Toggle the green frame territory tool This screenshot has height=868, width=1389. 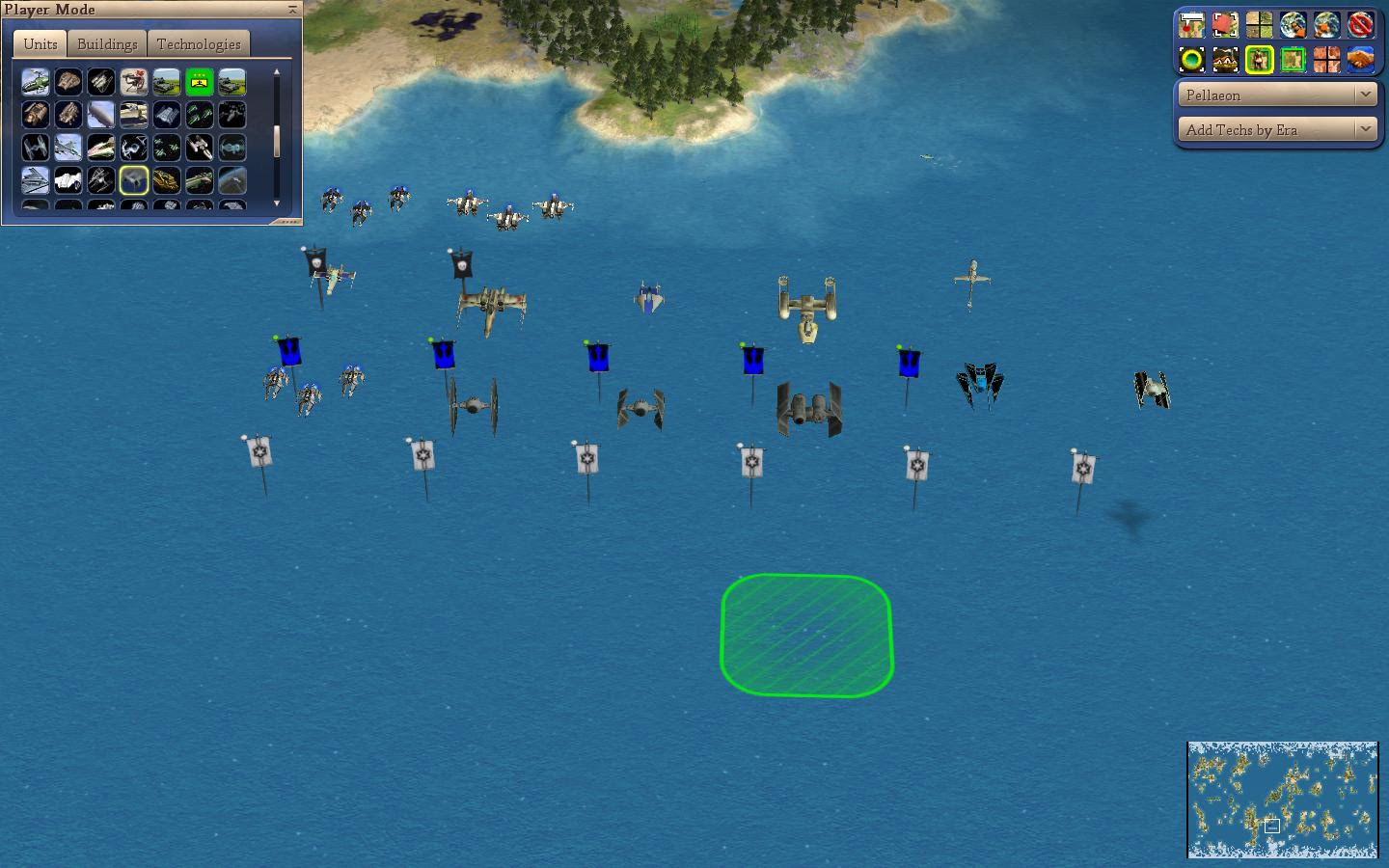click(x=1293, y=61)
